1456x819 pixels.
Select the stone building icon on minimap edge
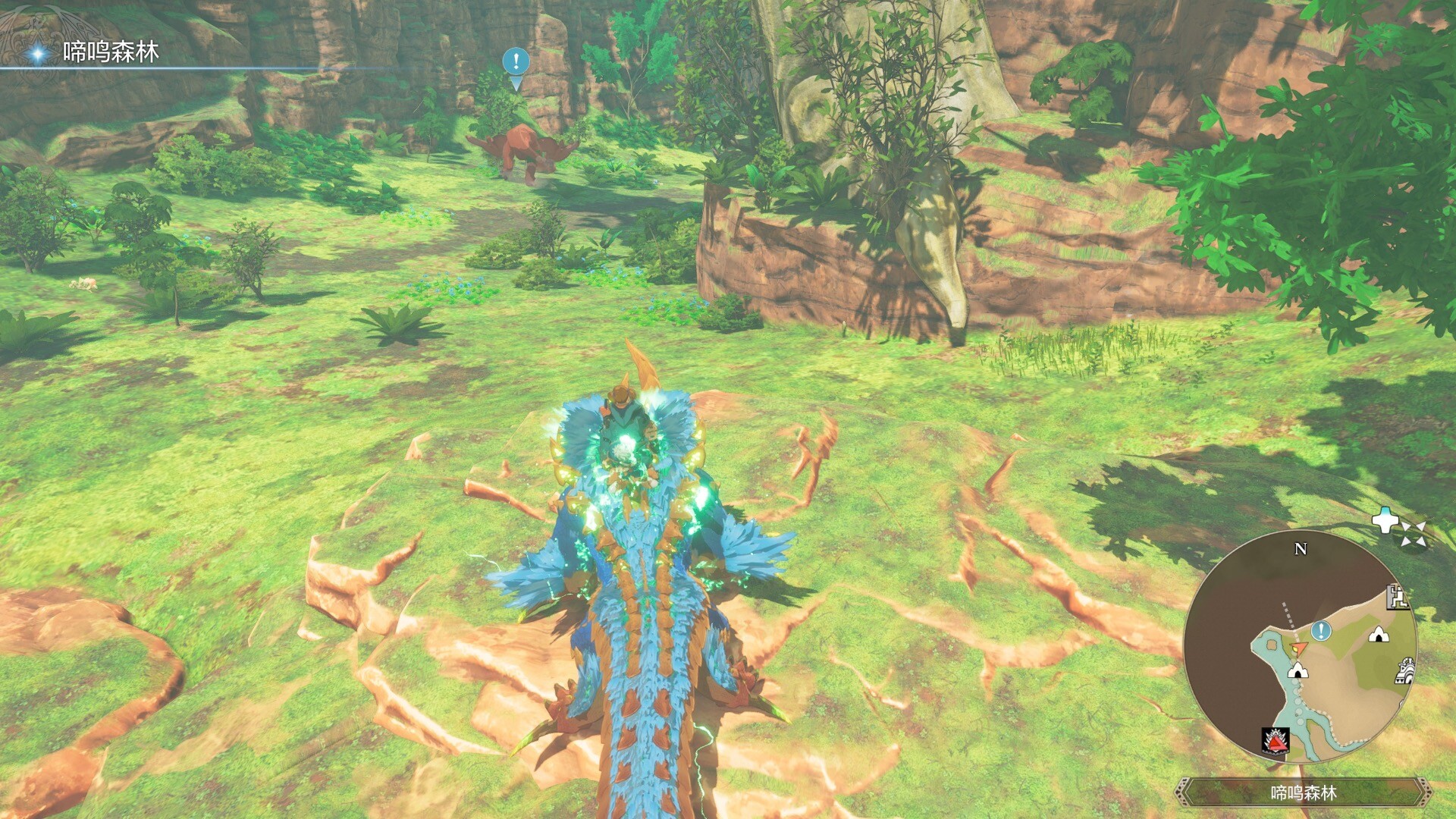[x=1405, y=671]
